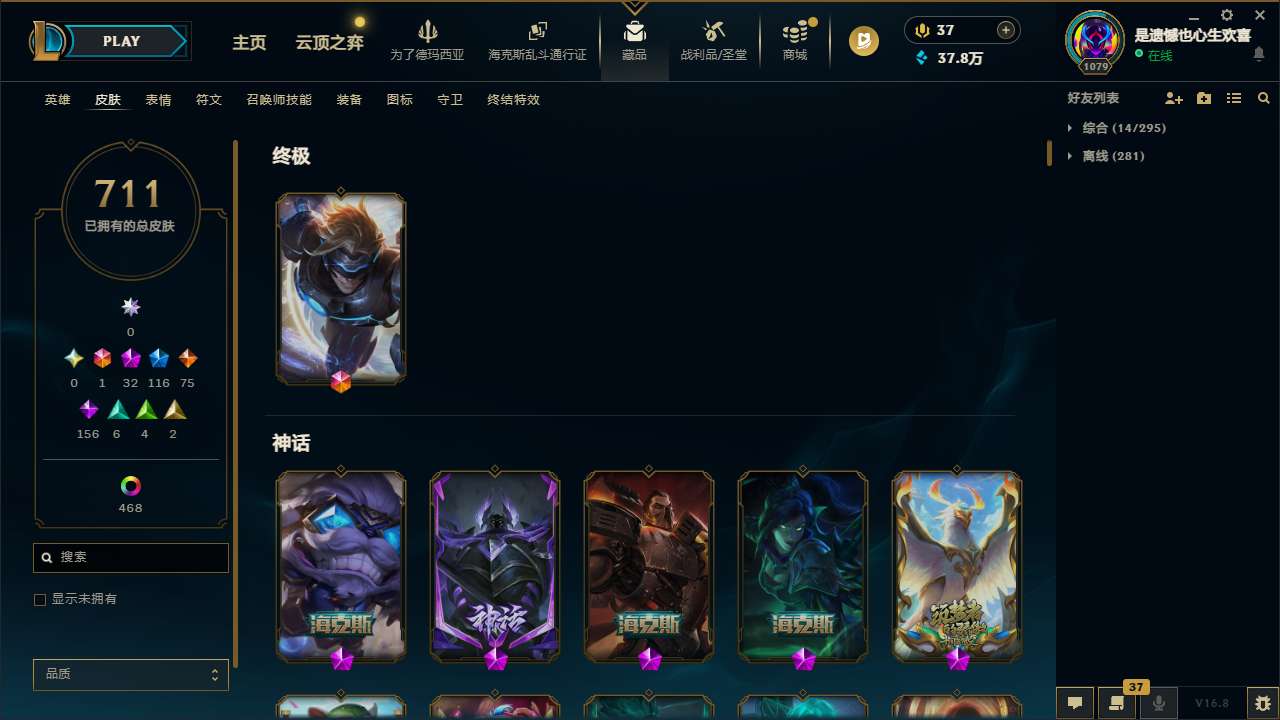Click the microphone icon near the version number
The width and height of the screenshot is (1280, 720).
[1158, 703]
